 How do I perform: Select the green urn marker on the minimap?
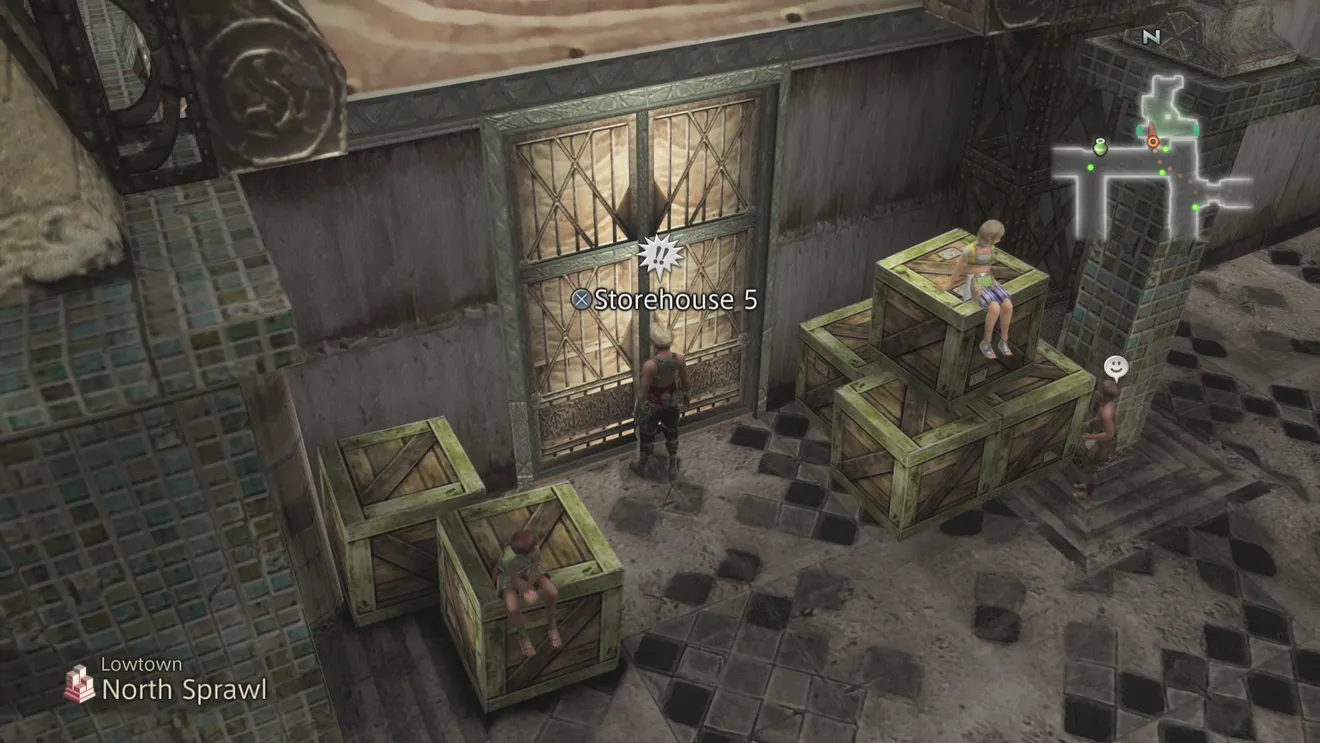click(x=1100, y=148)
